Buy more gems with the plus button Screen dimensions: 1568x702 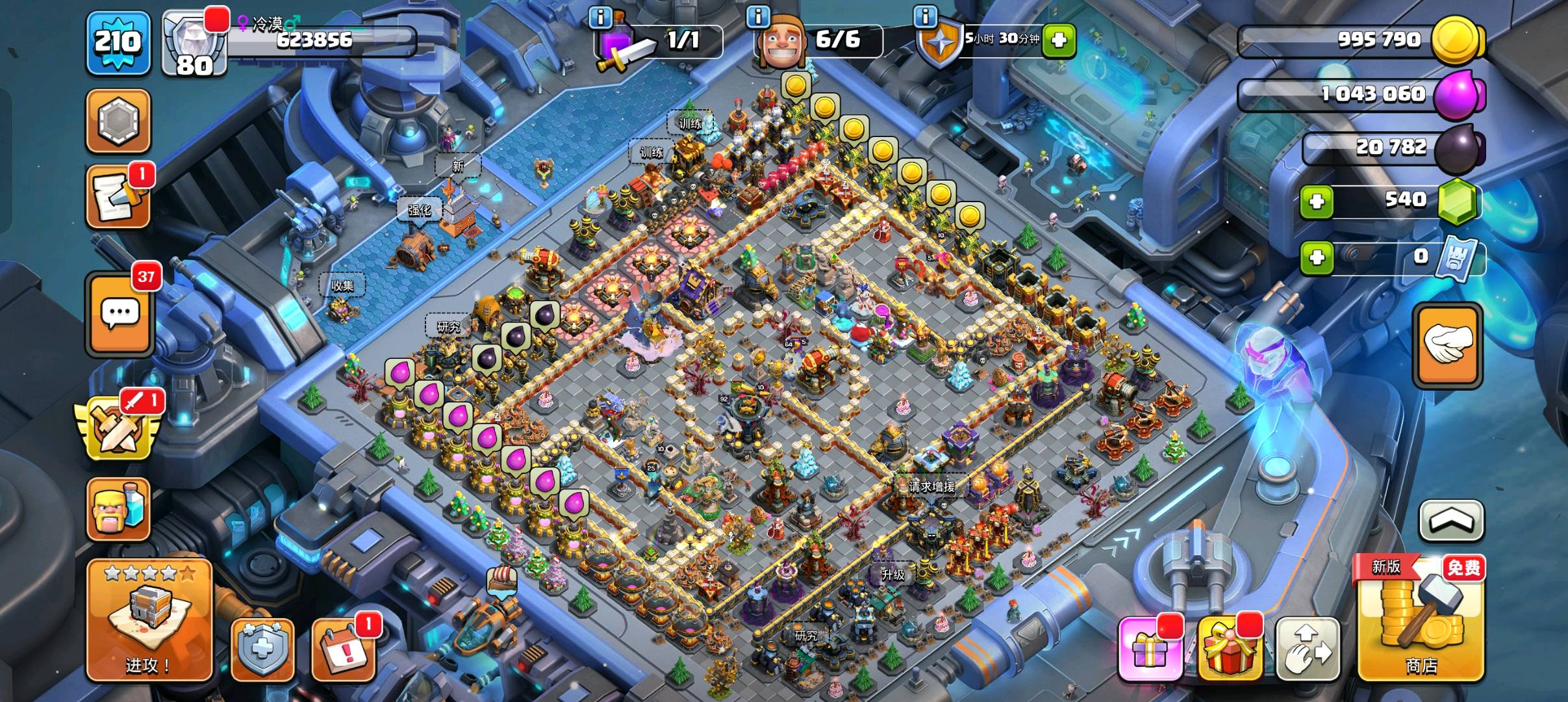(1317, 201)
